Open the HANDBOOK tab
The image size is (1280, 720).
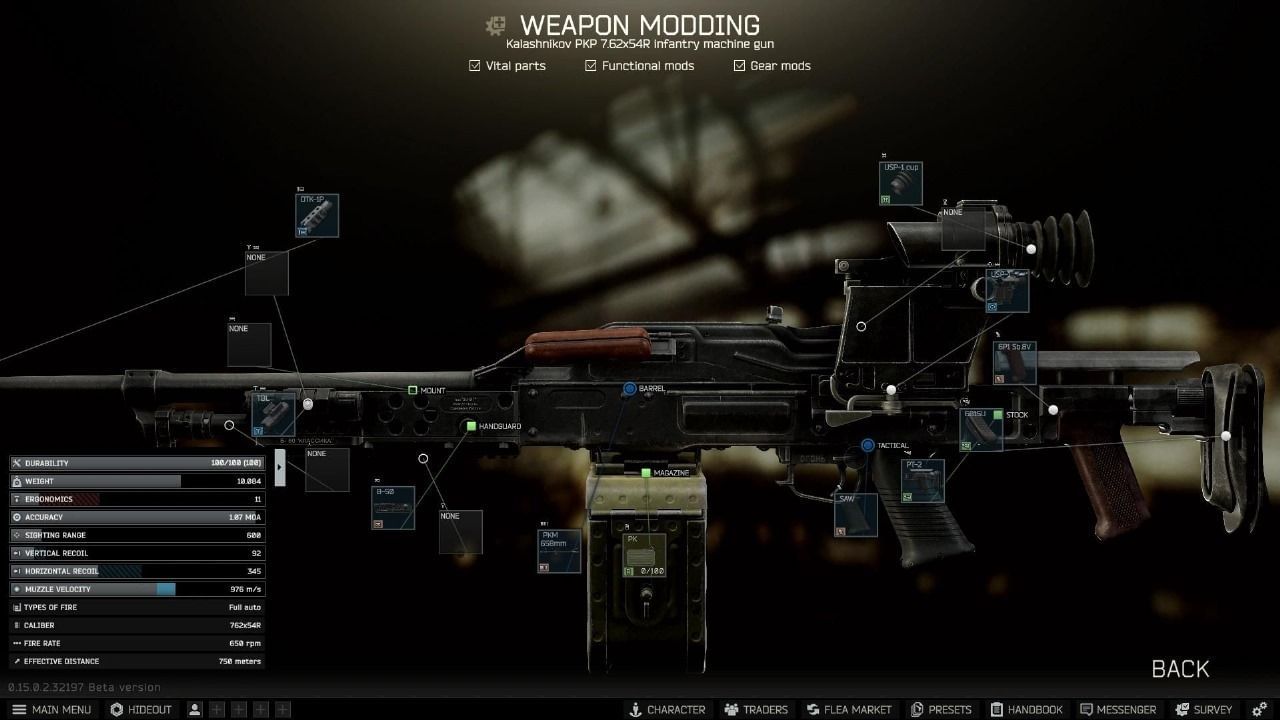(1027, 709)
